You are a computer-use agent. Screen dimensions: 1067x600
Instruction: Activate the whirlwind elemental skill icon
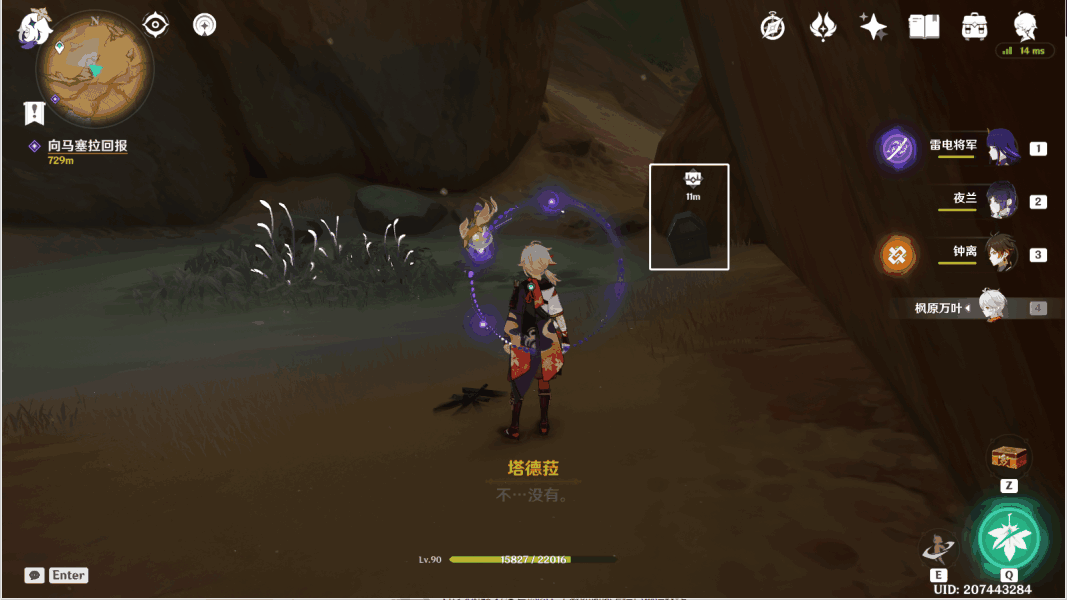point(938,546)
